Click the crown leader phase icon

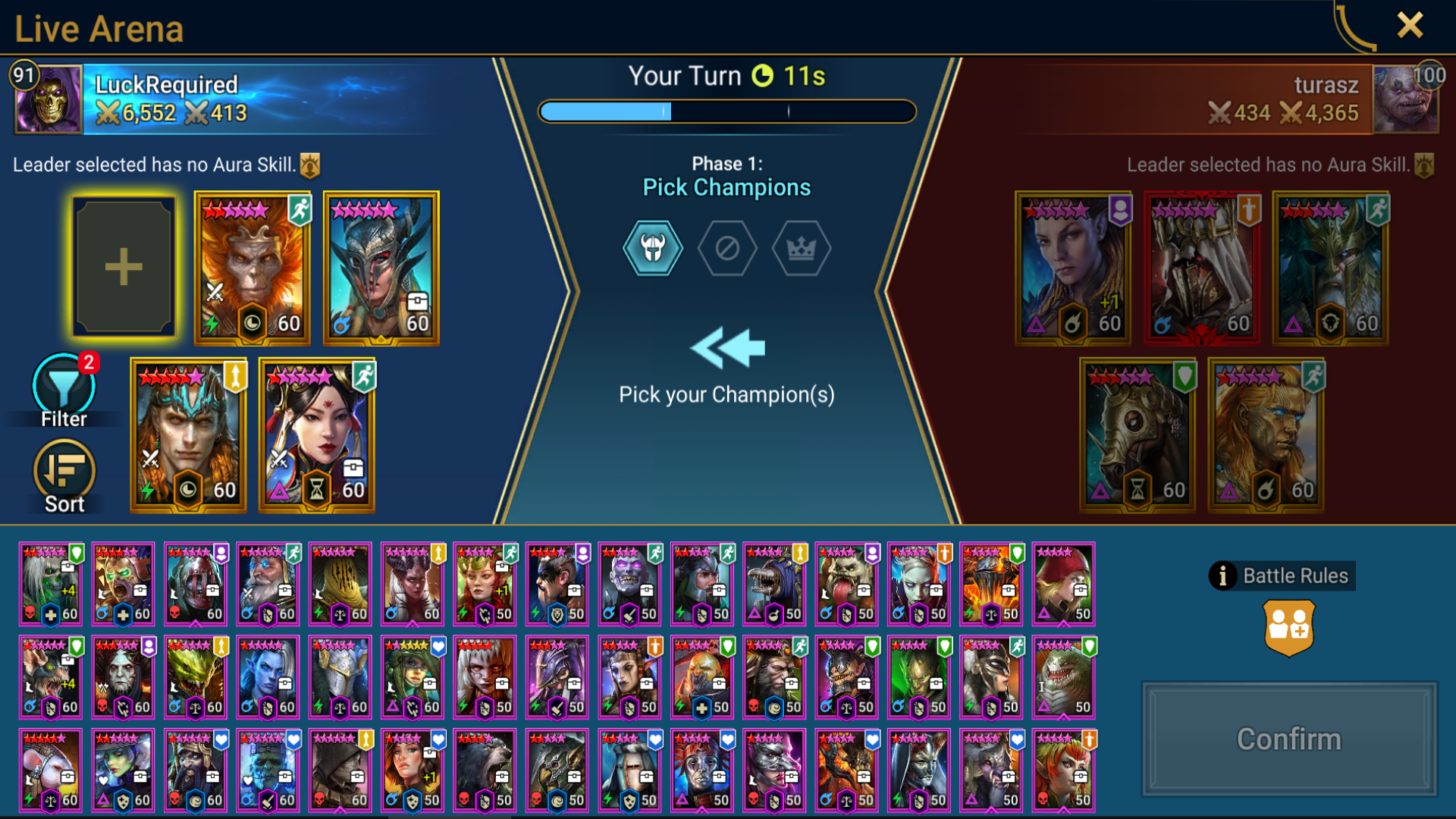pos(802,248)
